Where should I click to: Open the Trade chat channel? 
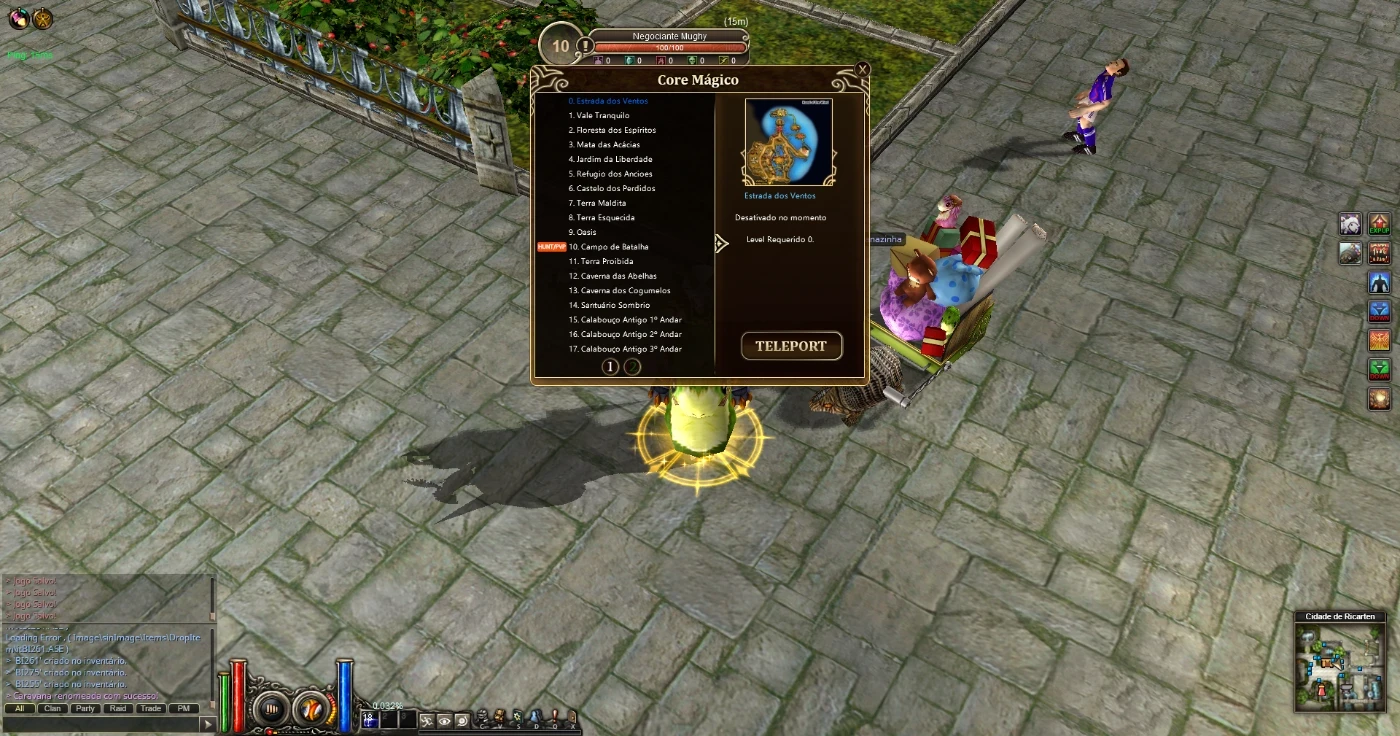150,708
